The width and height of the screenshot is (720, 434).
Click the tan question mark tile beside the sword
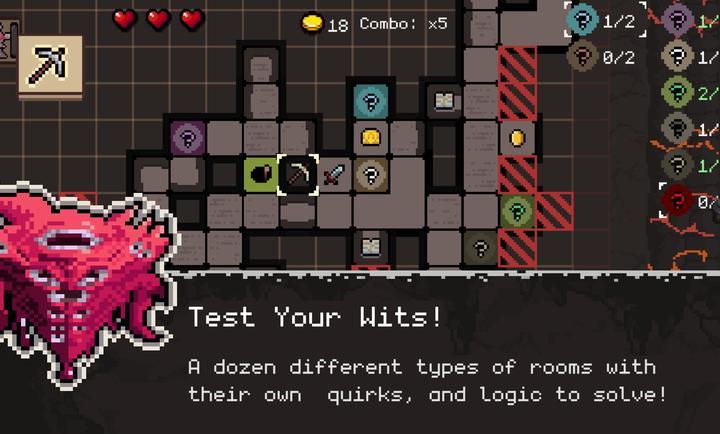click(371, 174)
